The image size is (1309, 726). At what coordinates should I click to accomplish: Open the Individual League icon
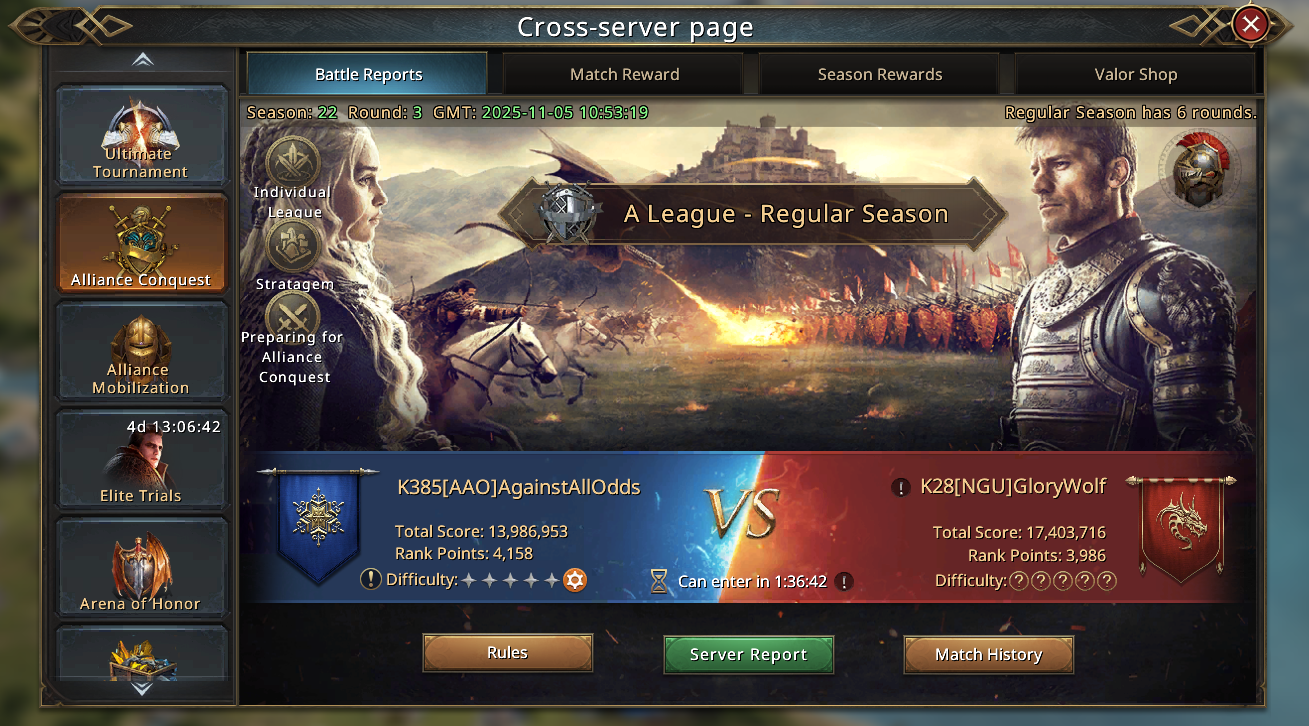(293, 164)
